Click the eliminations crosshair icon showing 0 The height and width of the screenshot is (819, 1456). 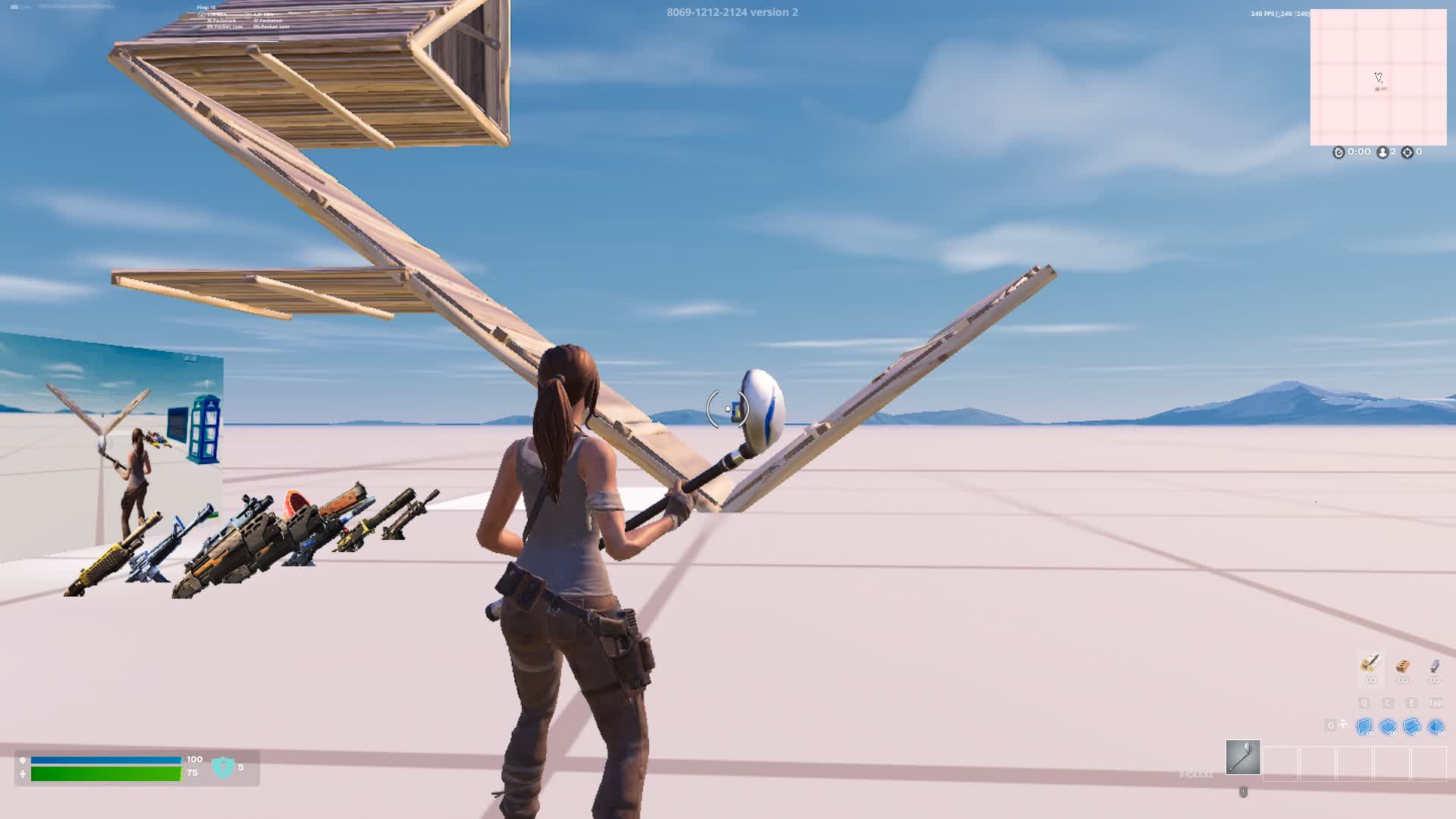(x=1407, y=152)
